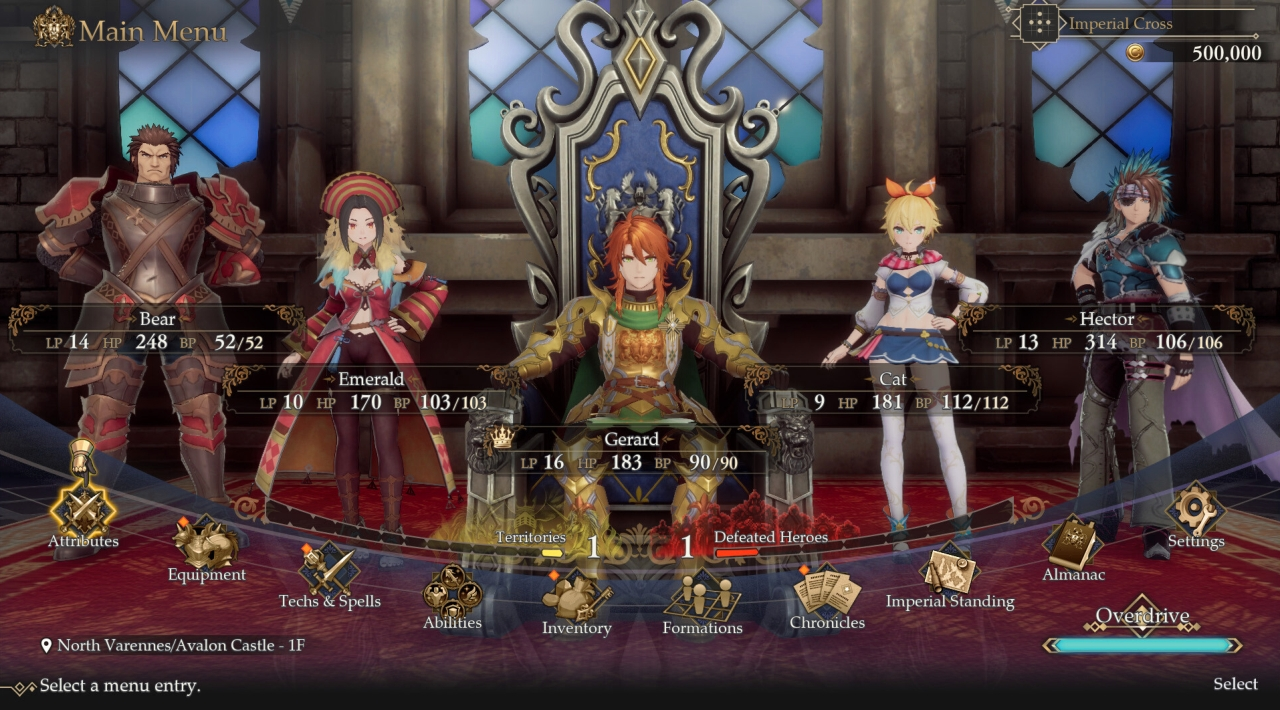Pick Hector's status panel

(x=1107, y=332)
